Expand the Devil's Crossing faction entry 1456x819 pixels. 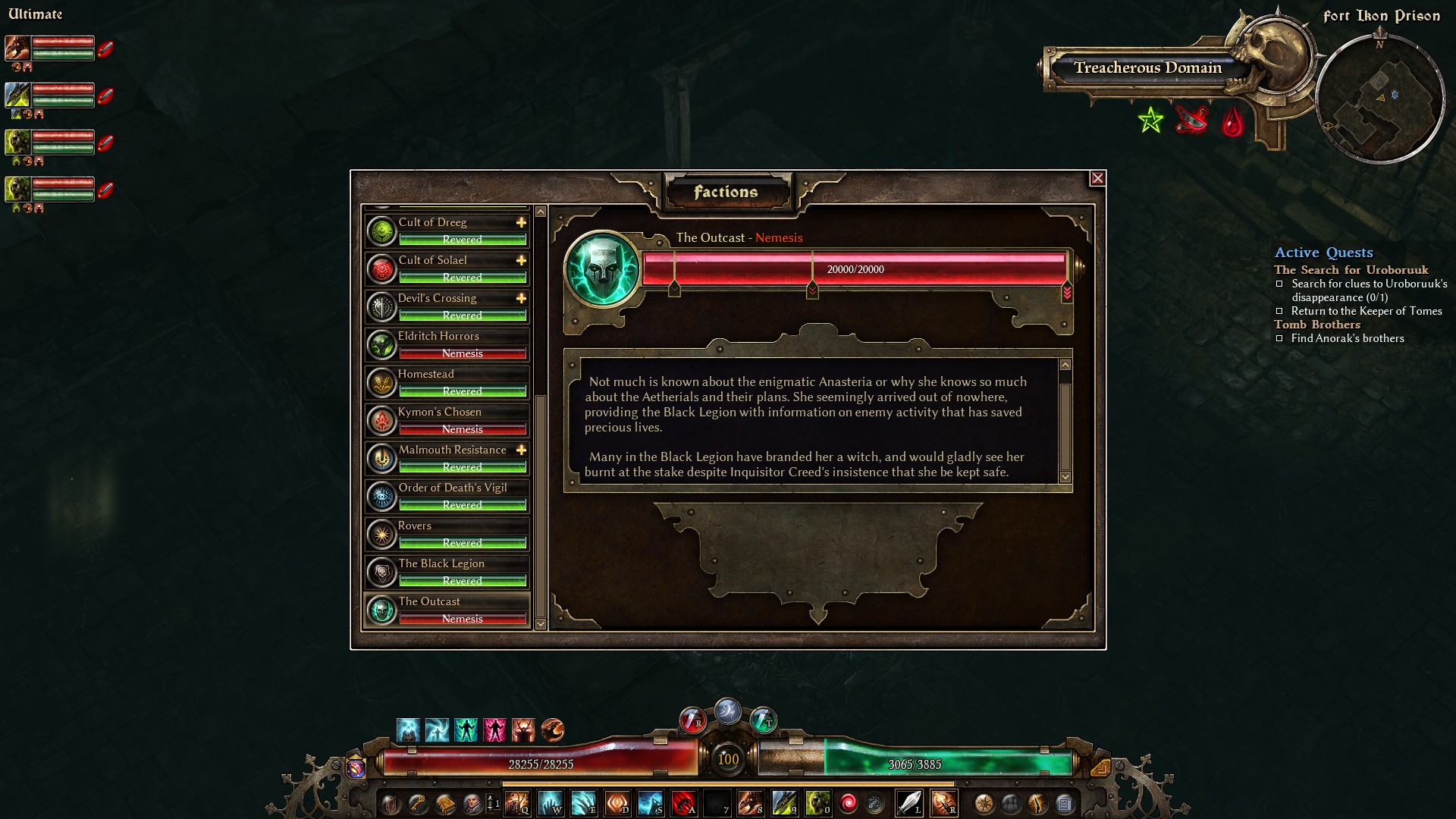[520, 298]
